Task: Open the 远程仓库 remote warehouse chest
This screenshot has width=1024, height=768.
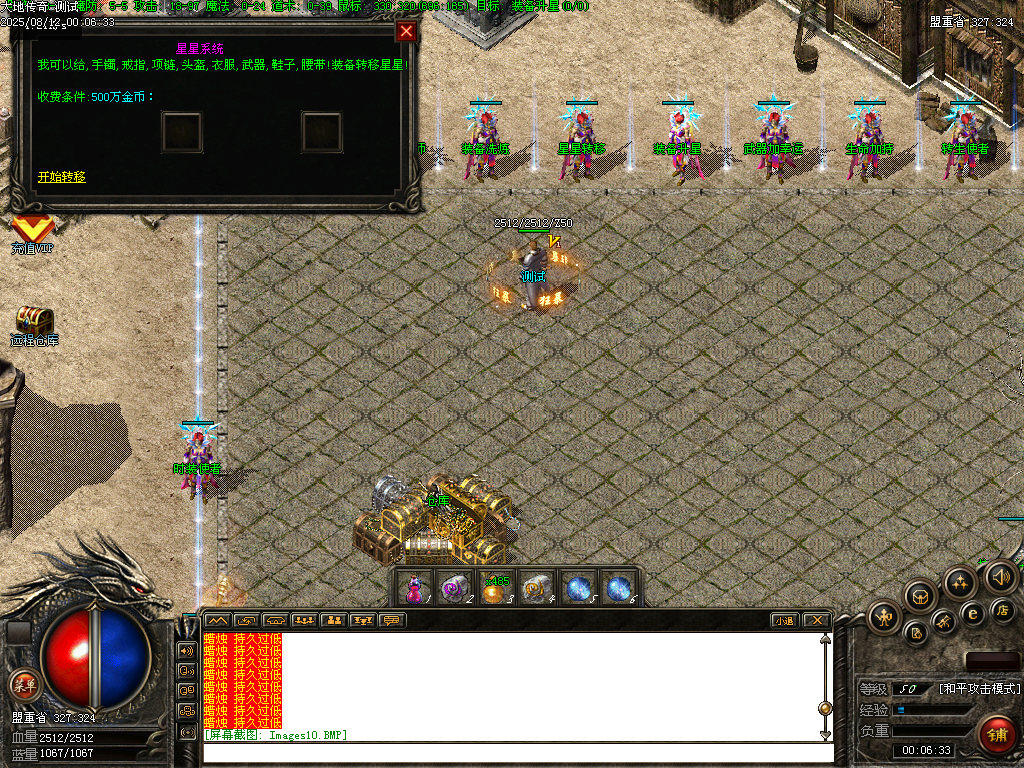Action: tap(34, 322)
